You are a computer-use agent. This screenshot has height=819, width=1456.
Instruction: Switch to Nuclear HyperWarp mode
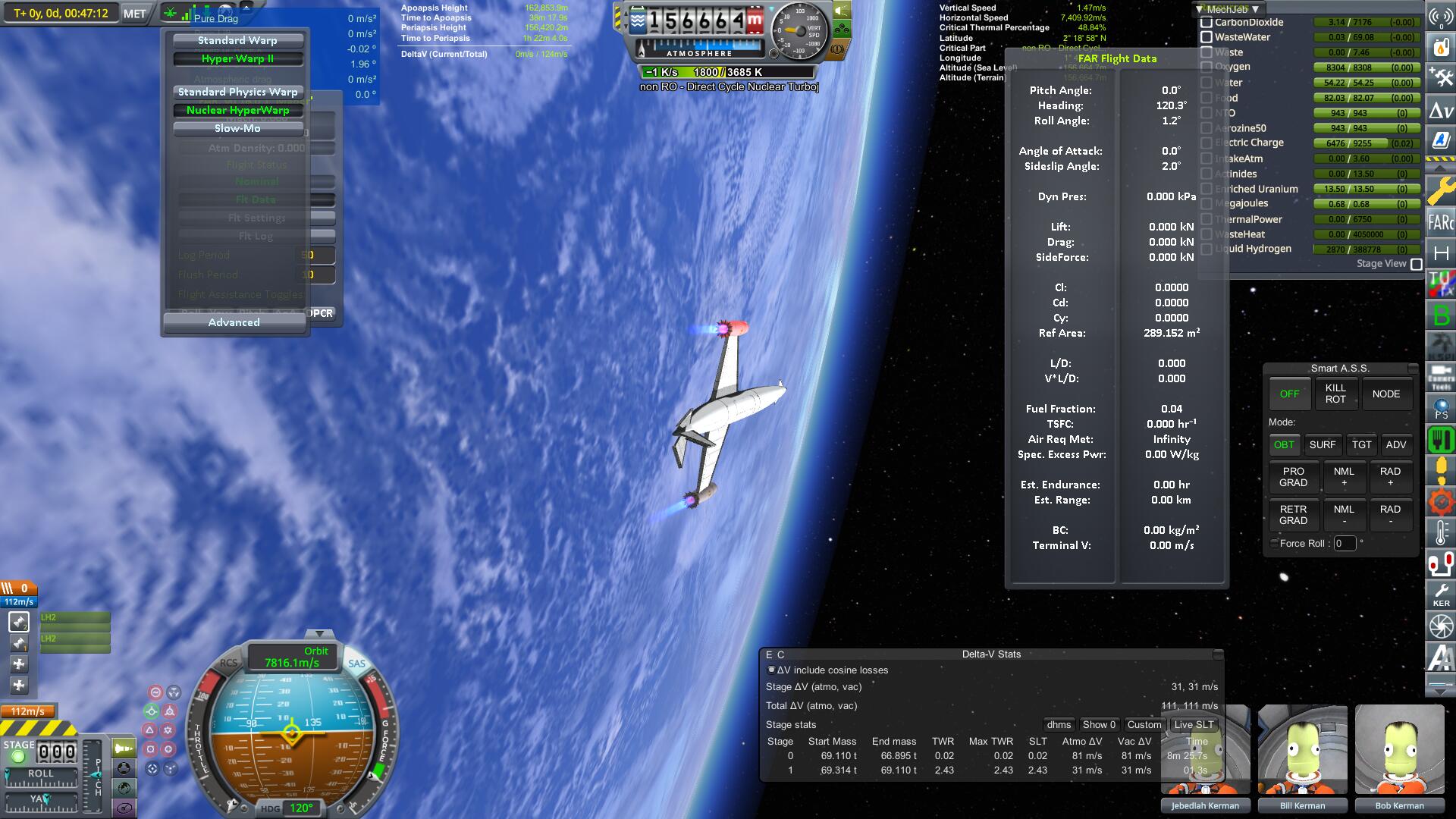coord(237,110)
